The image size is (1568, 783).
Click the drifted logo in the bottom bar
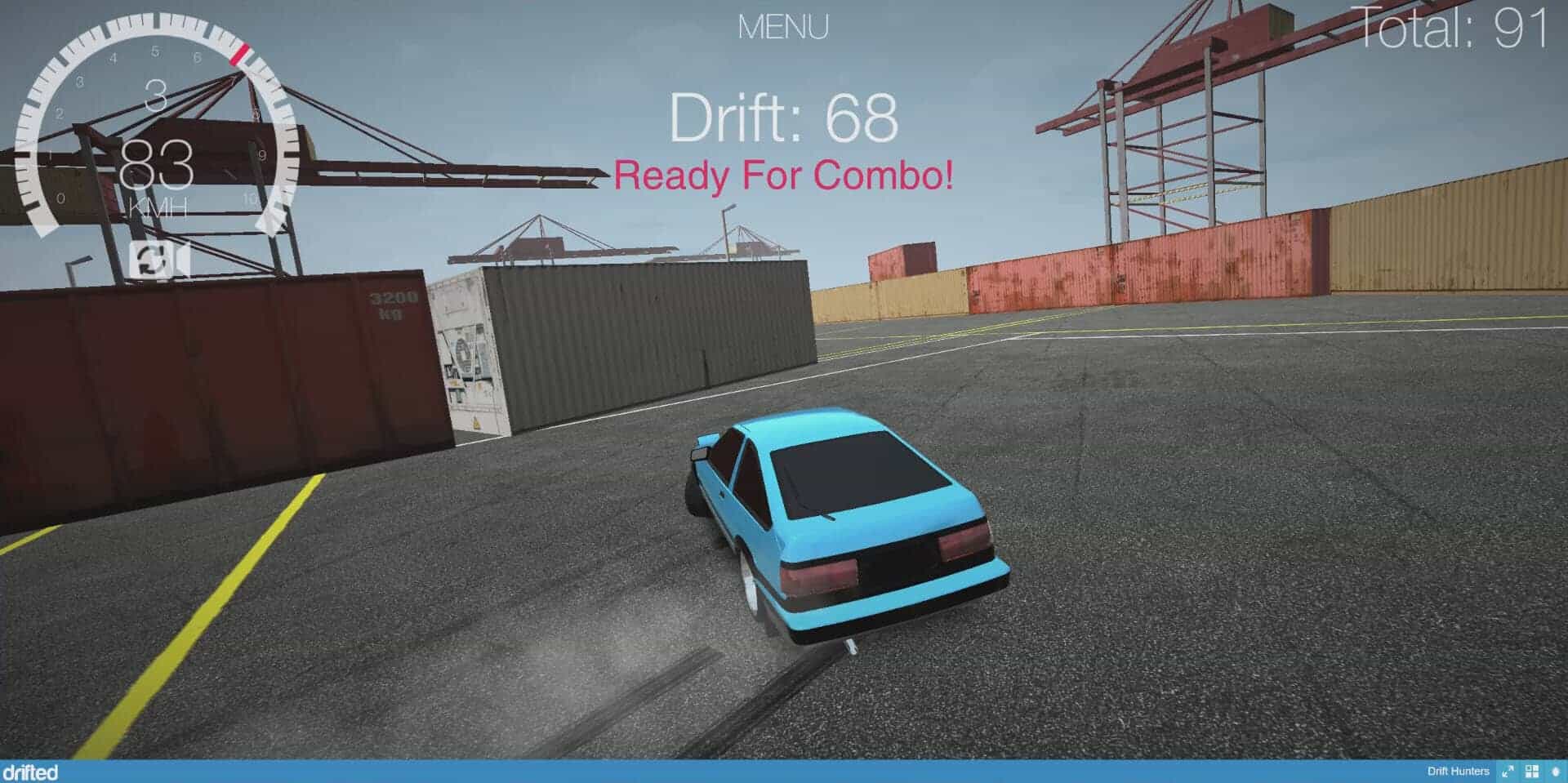31,772
